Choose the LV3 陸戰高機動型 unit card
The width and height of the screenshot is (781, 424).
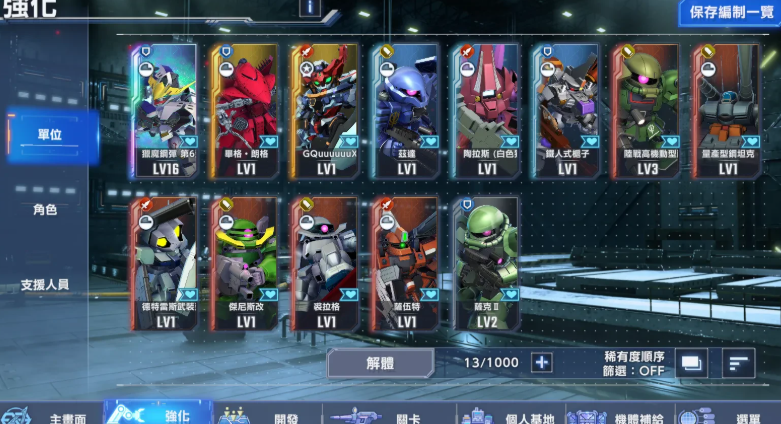pos(647,110)
